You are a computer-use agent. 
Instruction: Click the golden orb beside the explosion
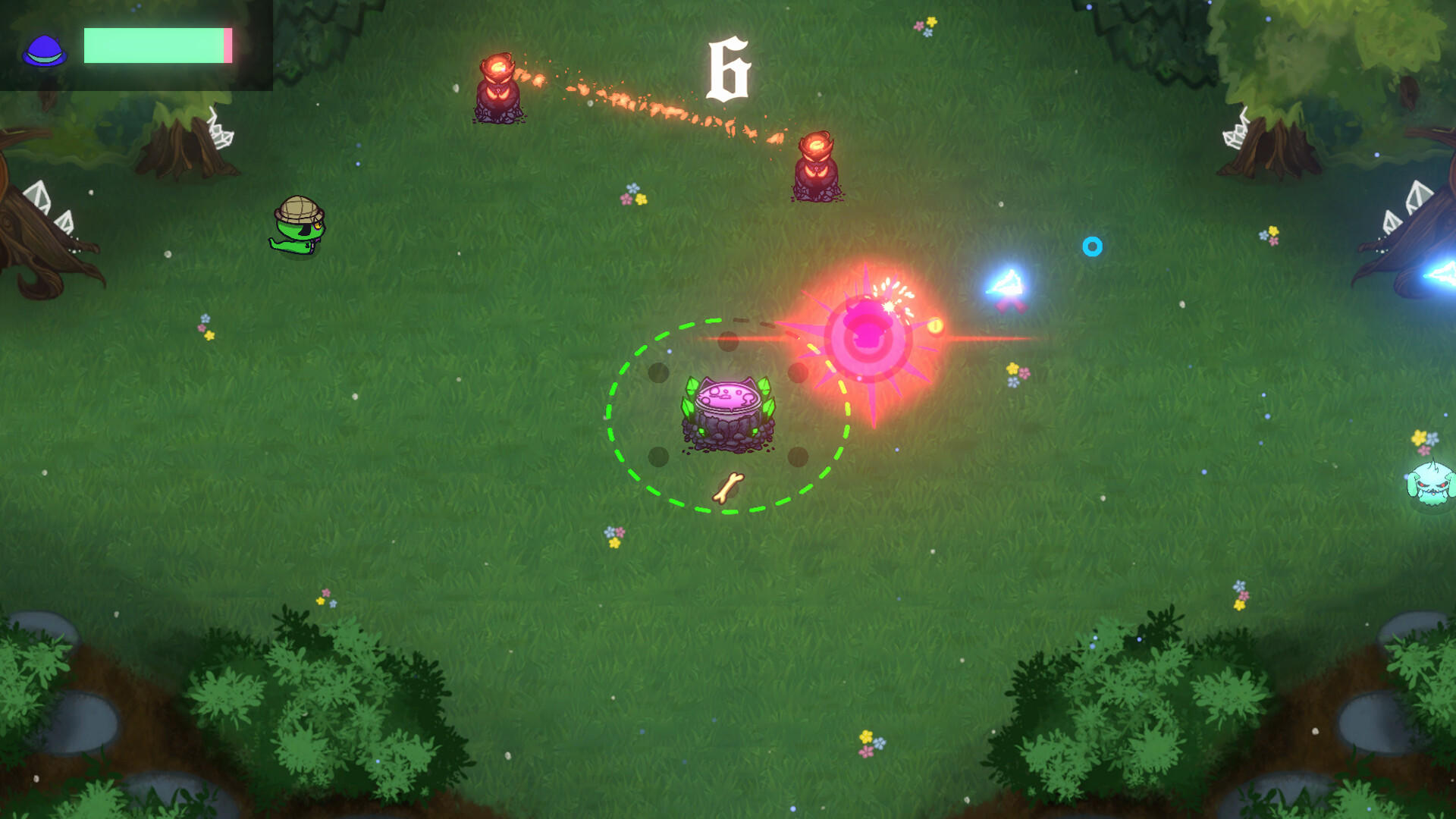935,326
